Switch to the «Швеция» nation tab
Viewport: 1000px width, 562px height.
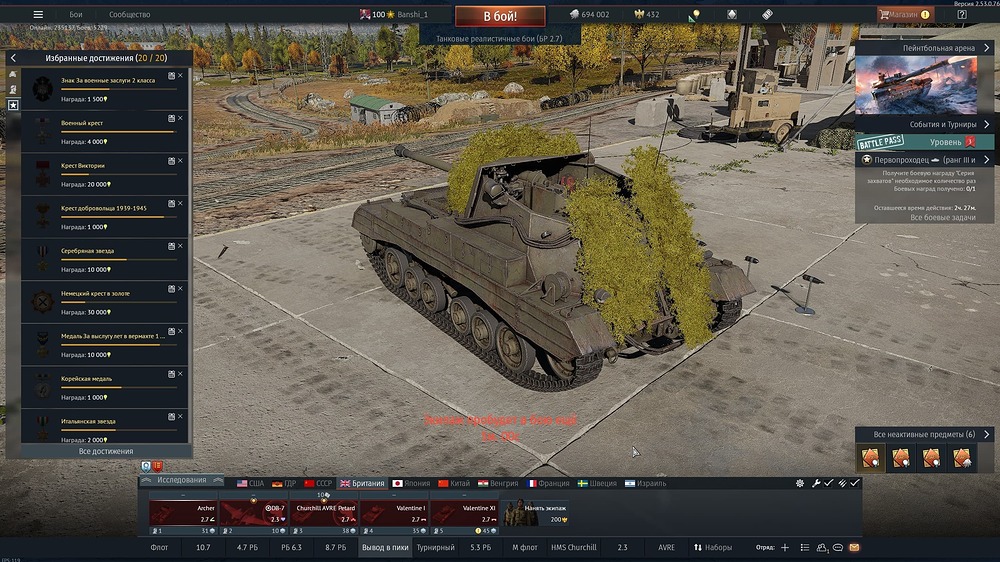pyautogui.click(x=595, y=483)
